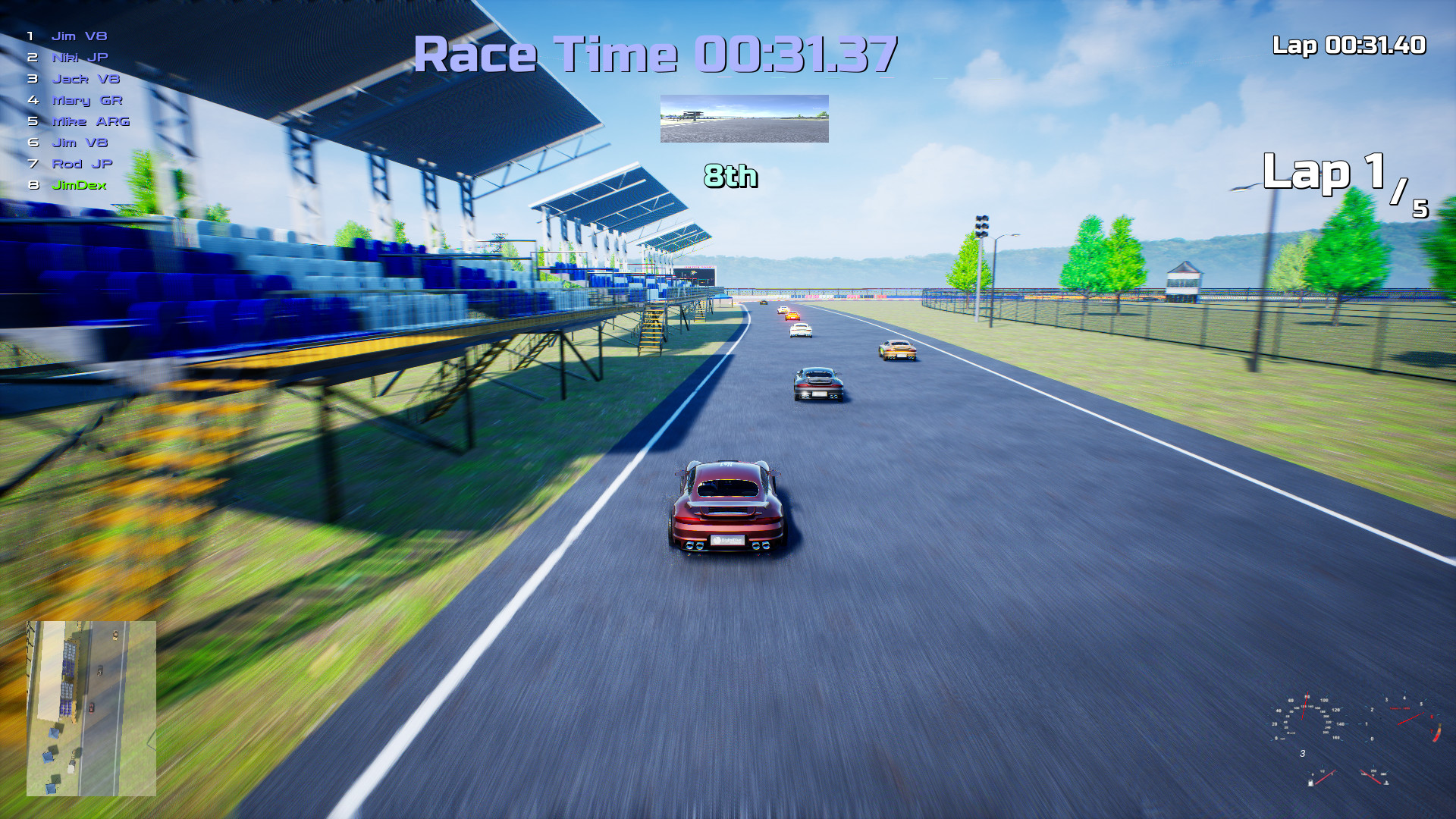The image size is (1456, 819).
Task: Click the 8th position badge
Action: (730, 177)
